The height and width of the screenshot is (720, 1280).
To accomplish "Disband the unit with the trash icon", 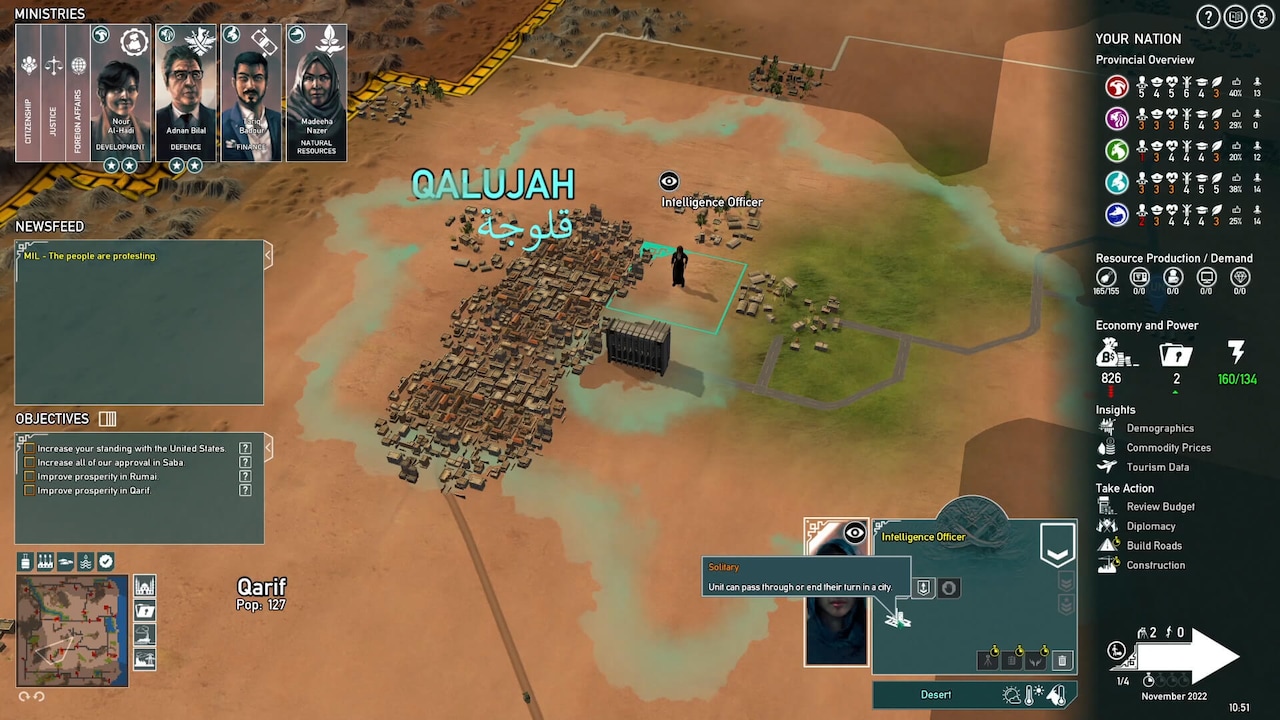I will (1062, 661).
